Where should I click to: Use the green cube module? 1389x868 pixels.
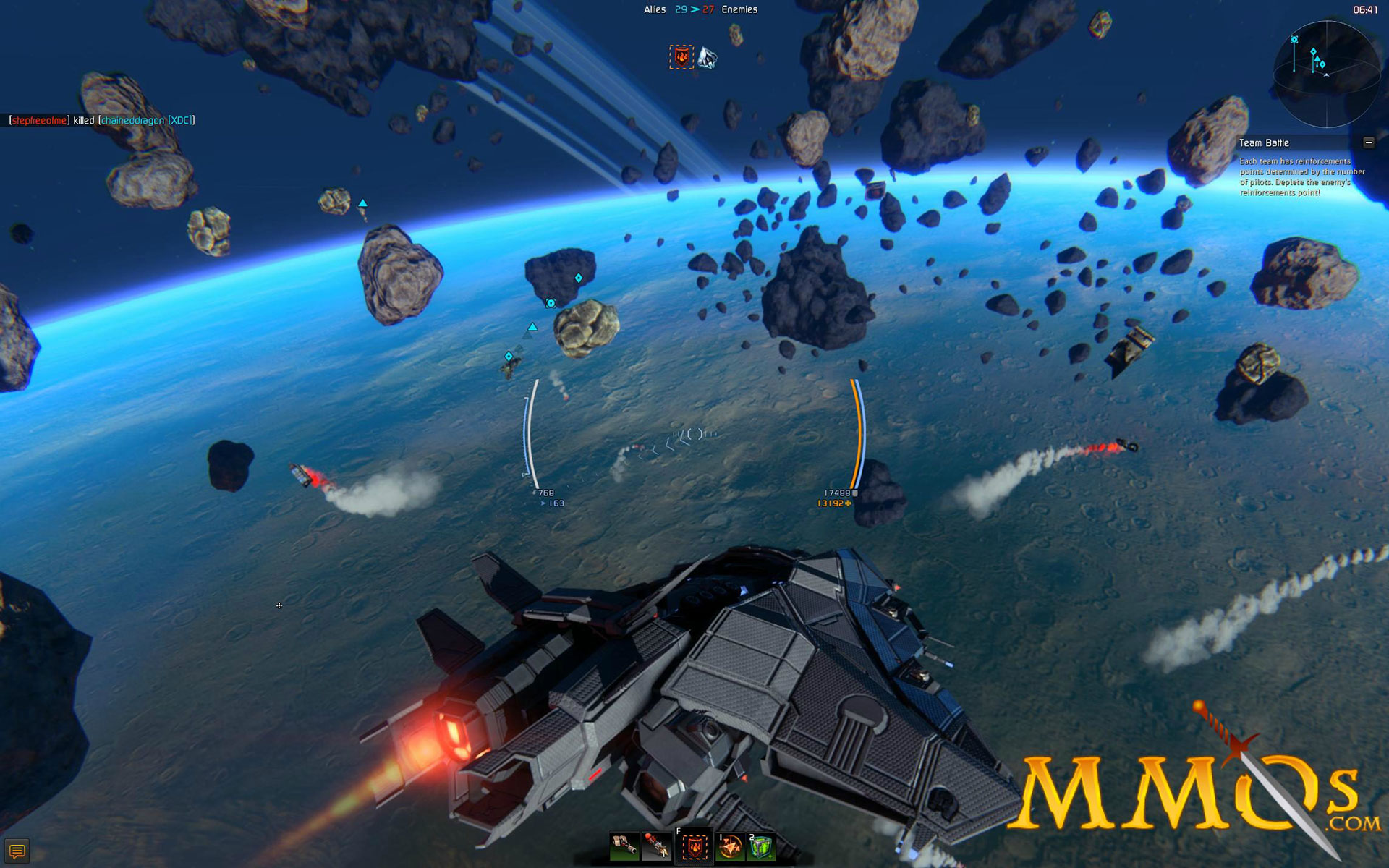761,846
